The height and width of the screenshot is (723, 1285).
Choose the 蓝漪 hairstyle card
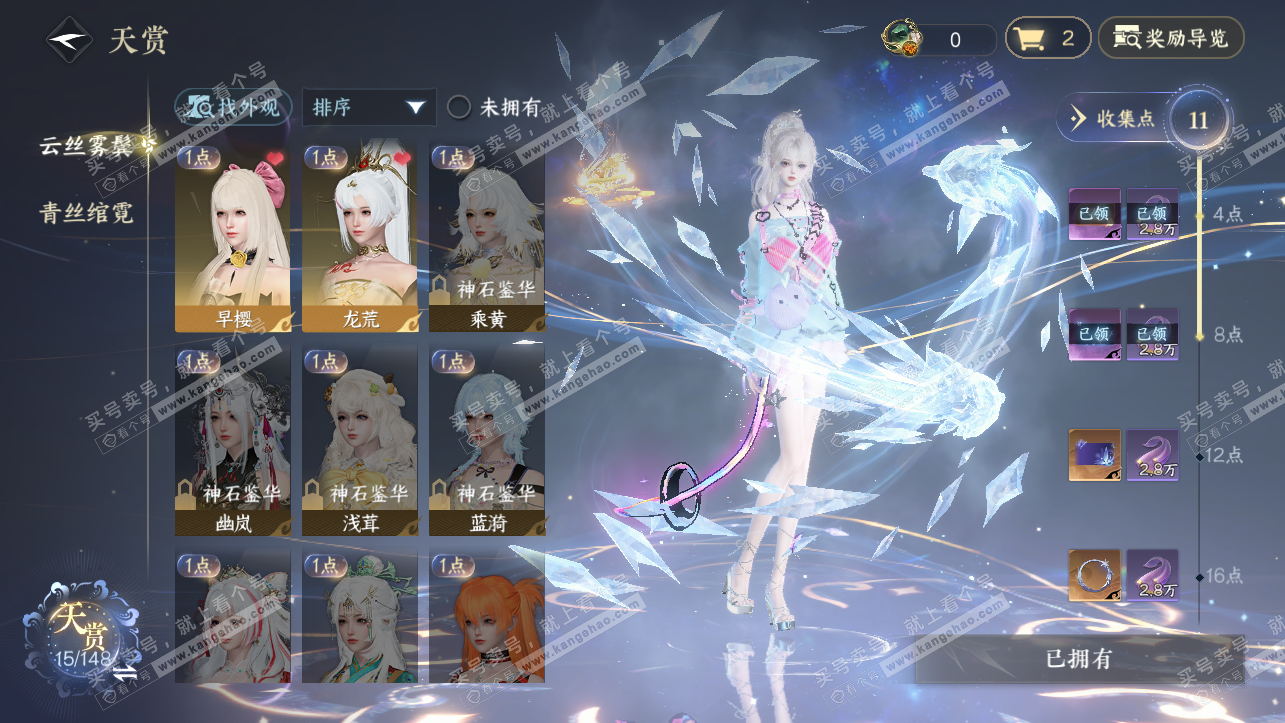coord(487,440)
